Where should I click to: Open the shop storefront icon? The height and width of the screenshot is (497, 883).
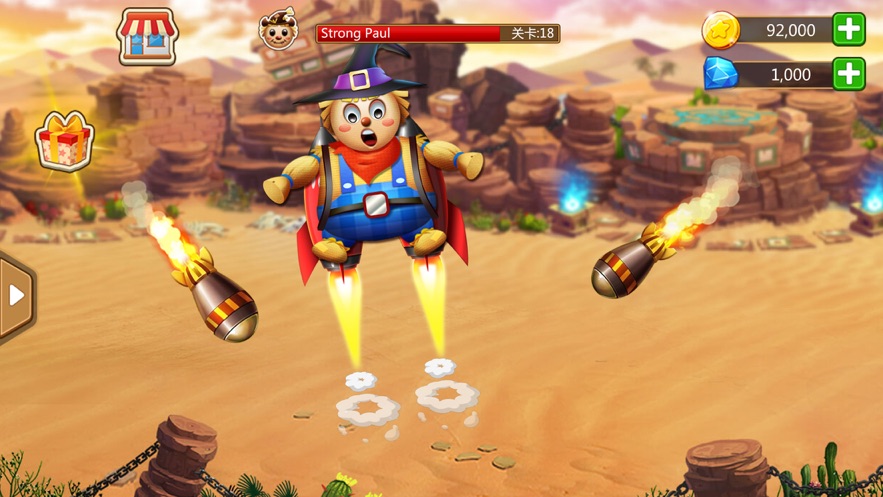(147, 37)
